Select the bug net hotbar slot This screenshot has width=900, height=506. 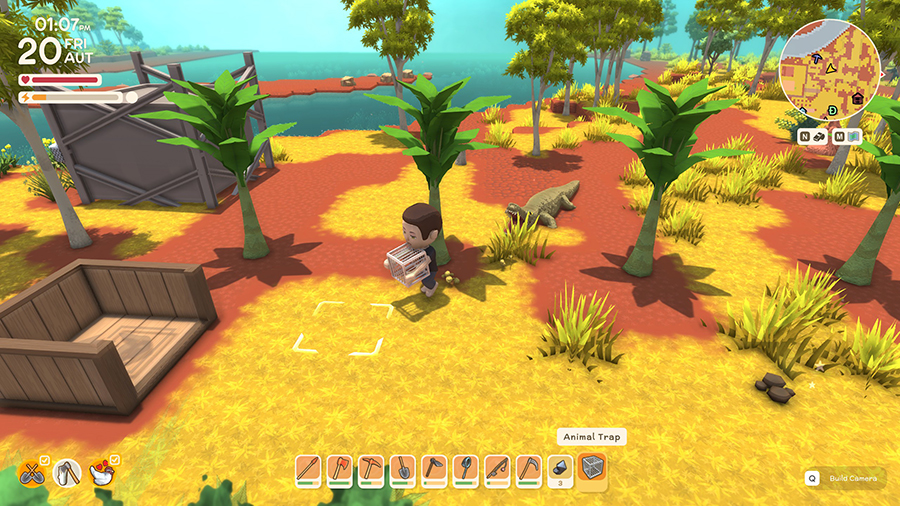[x=465, y=468]
